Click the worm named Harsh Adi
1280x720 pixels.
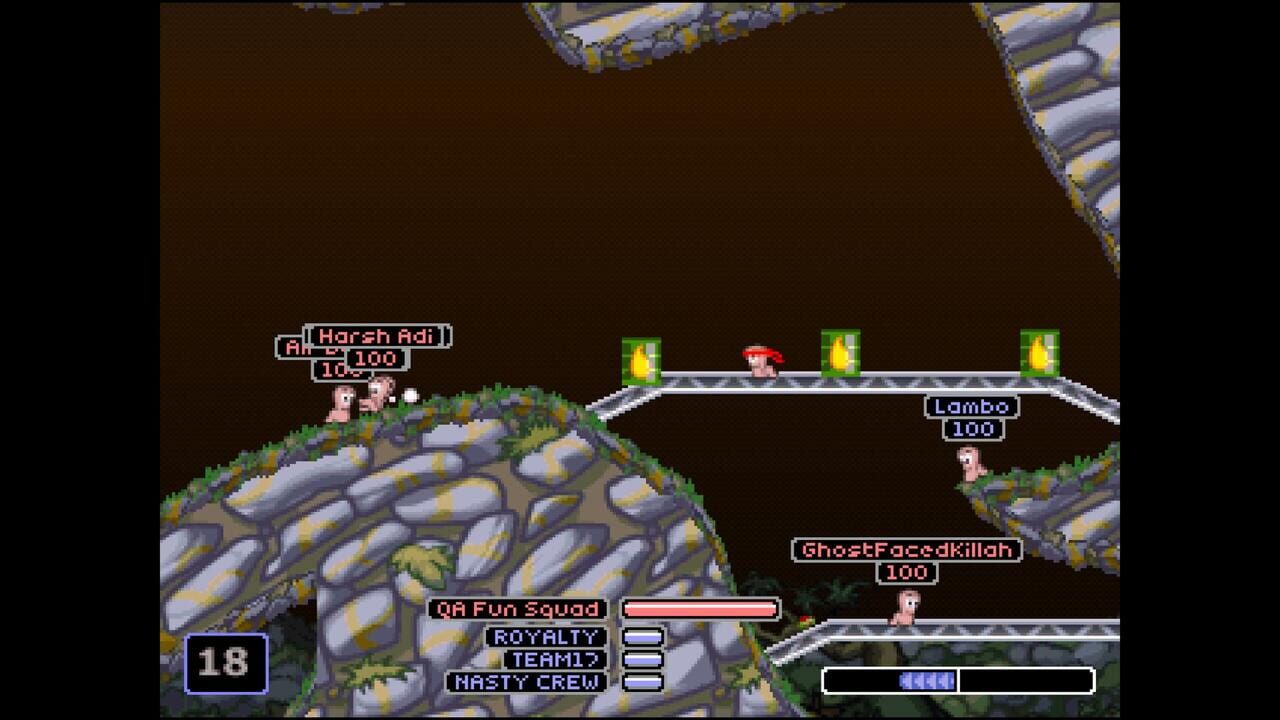[x=380, y=395]
